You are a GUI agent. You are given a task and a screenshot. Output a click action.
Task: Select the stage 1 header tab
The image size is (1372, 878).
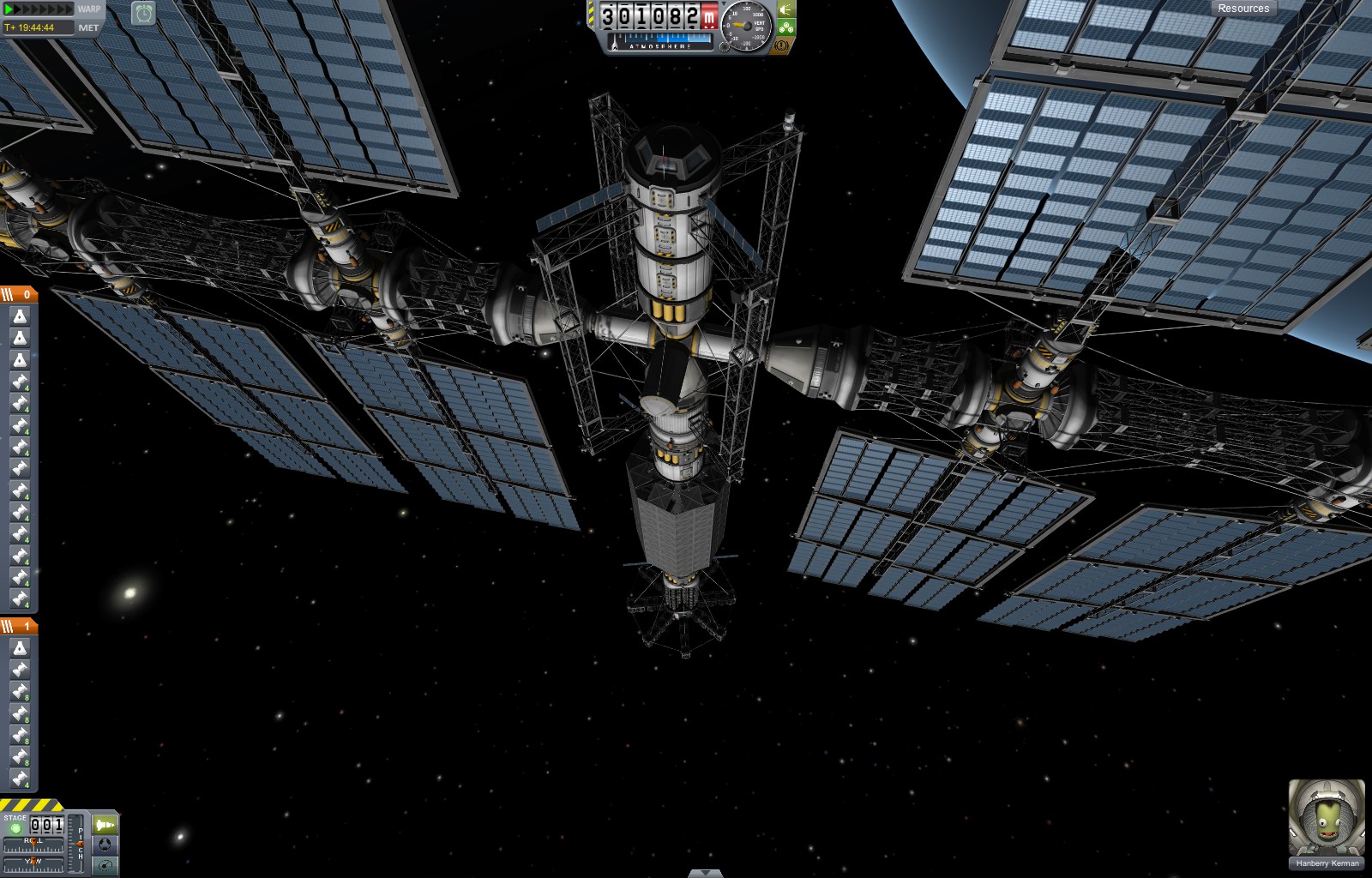pos(19,626)
